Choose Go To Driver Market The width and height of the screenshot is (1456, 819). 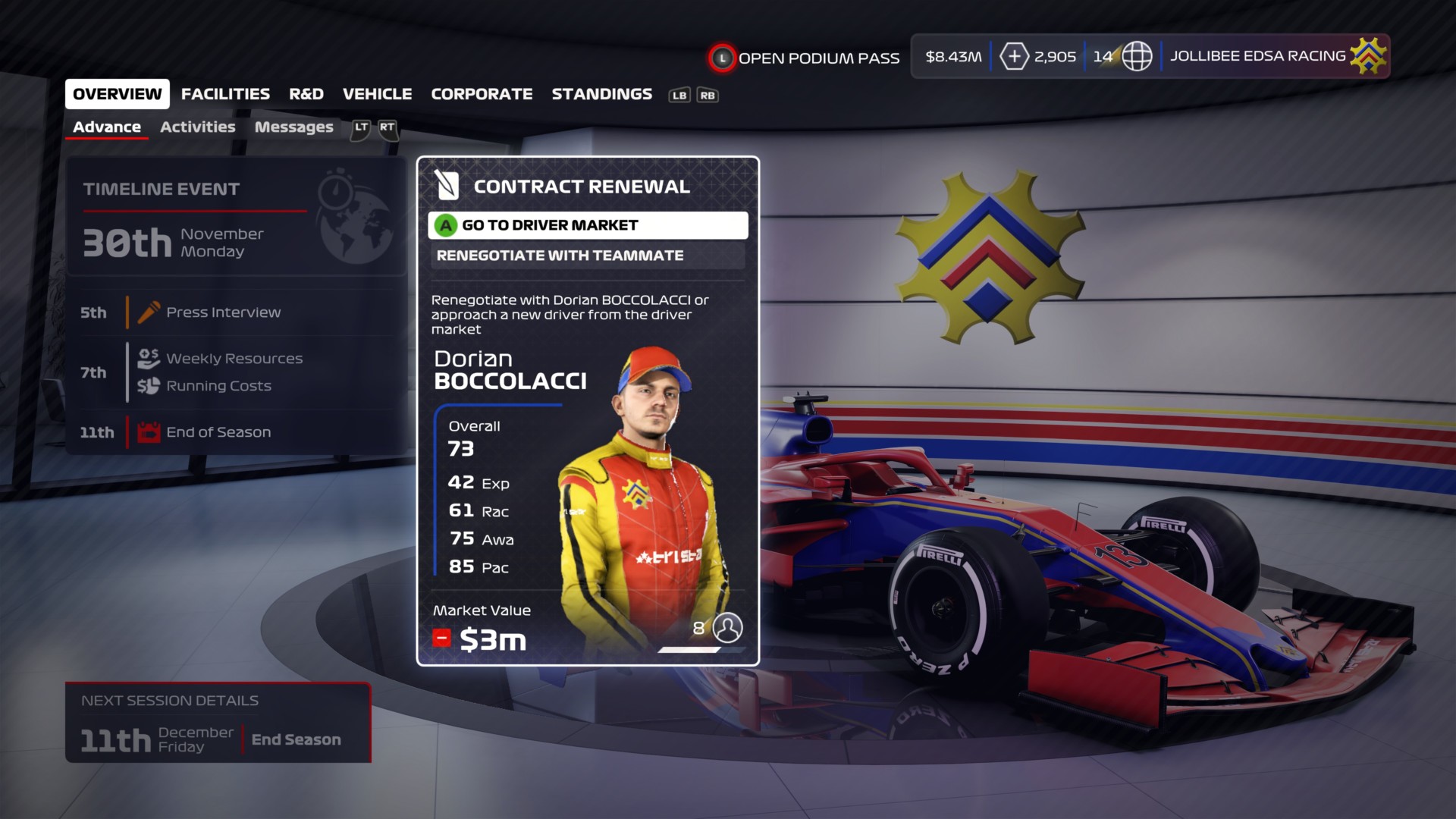588,225
